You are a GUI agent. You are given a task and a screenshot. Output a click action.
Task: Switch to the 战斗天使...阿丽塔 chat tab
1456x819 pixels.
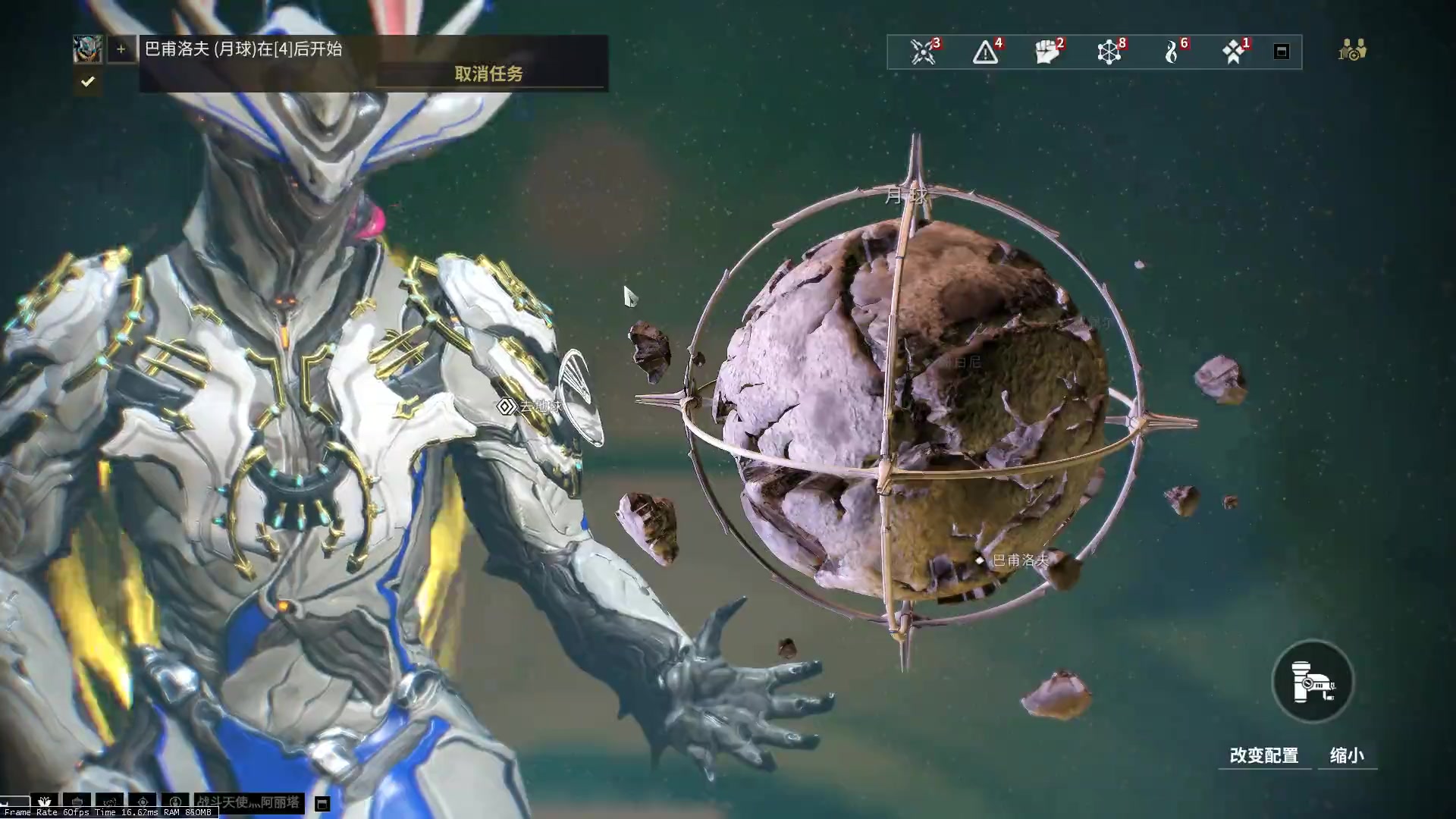pyautogui.click(x=250, y=802)
